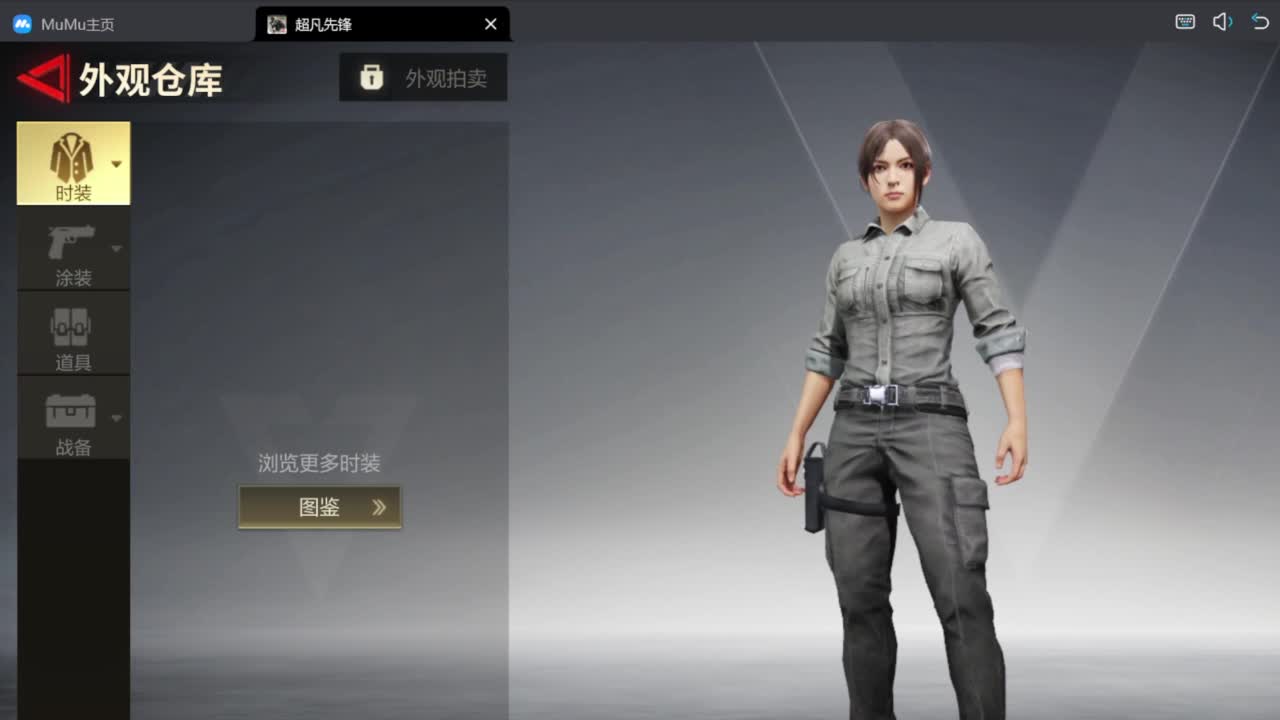This screenshot has width=1280, height=720.
Task: Expand the dropdown arrow next to 涂装
Action: pyautogui.click(x=116, y=250)
